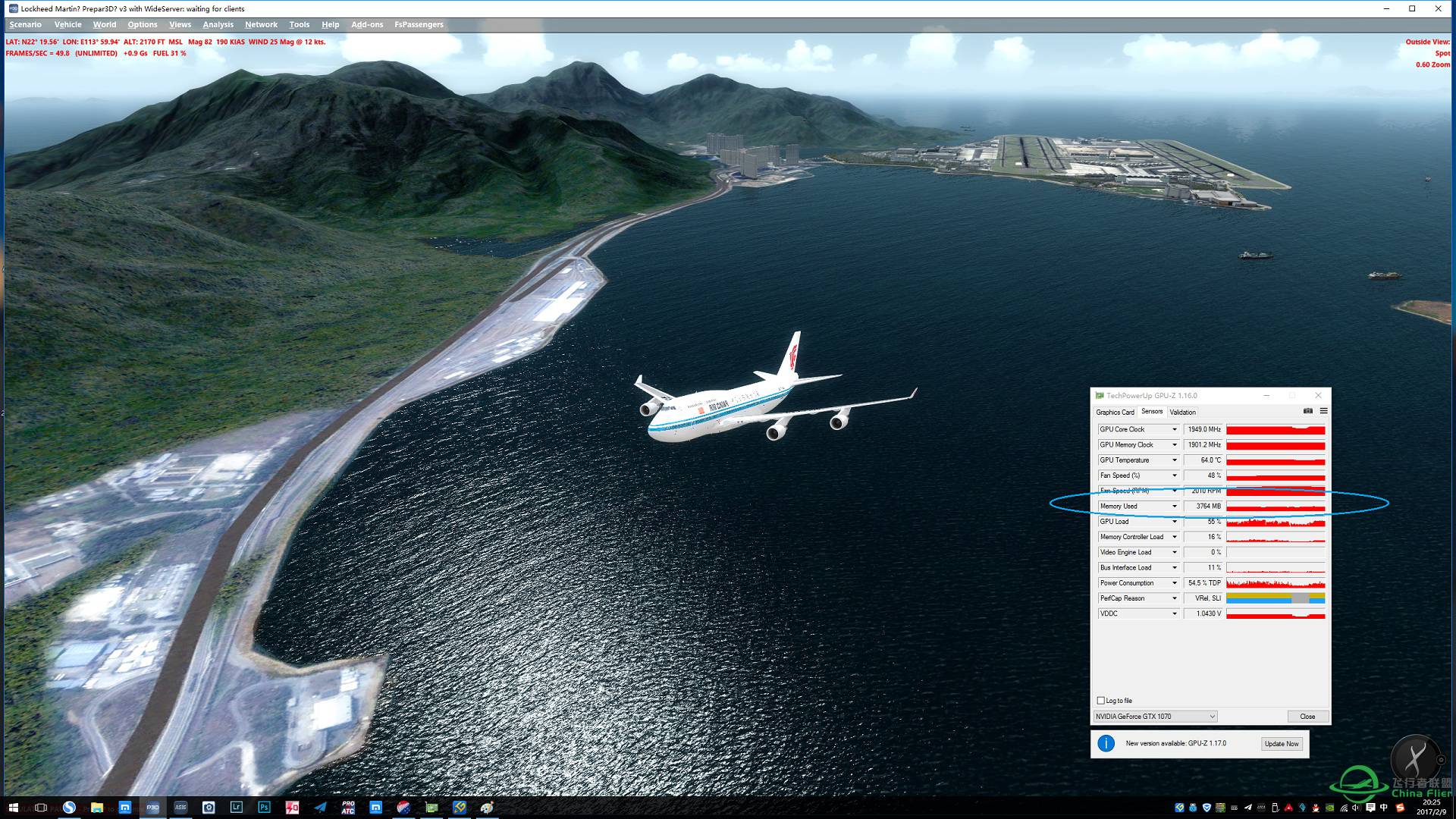Image resolution: width=1456 pixels, height=819 pixels.
Task: Switch to GPU-Z Graphics Card tab
Action: point(1115,413)
